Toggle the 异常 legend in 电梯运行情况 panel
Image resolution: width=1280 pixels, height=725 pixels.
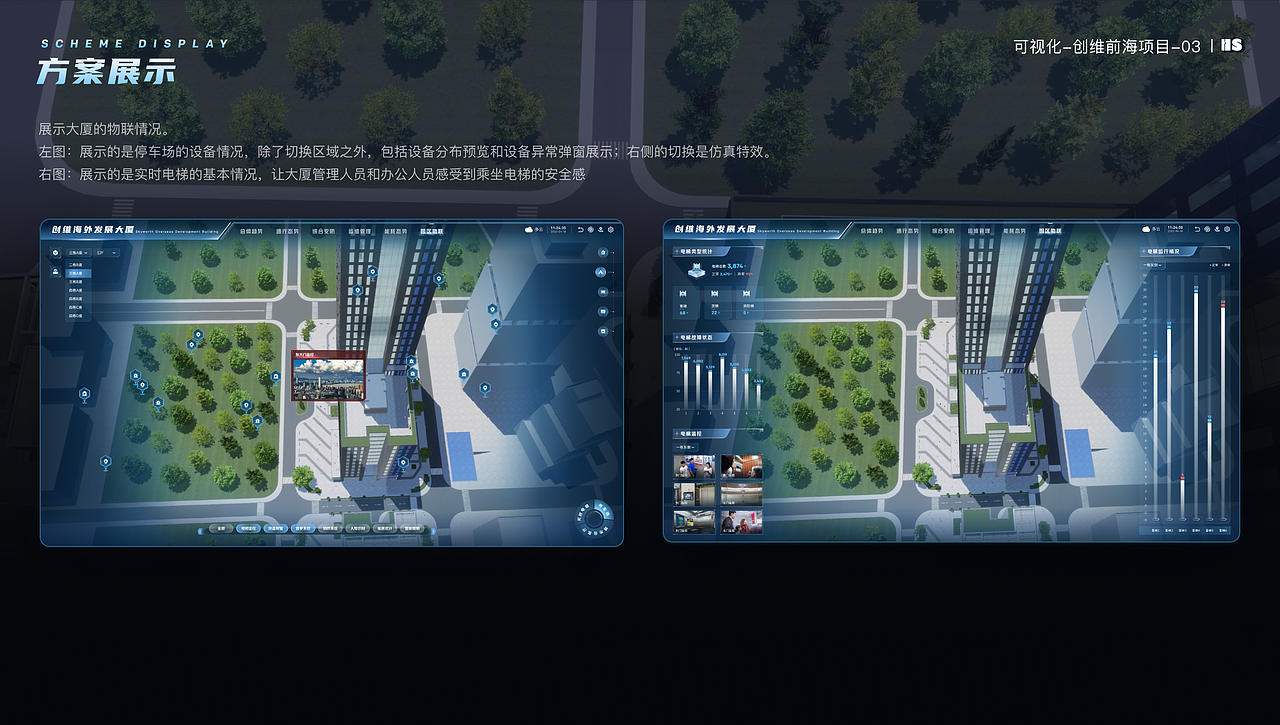(x=1228, y=266)
